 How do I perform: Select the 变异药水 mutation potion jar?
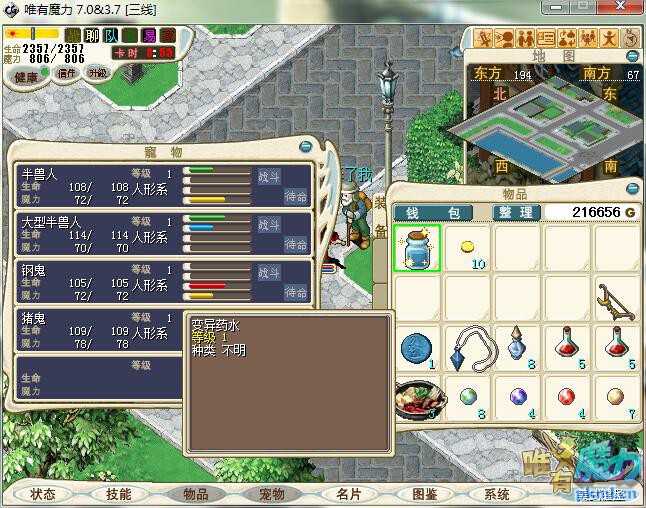(x=418, y=249)
